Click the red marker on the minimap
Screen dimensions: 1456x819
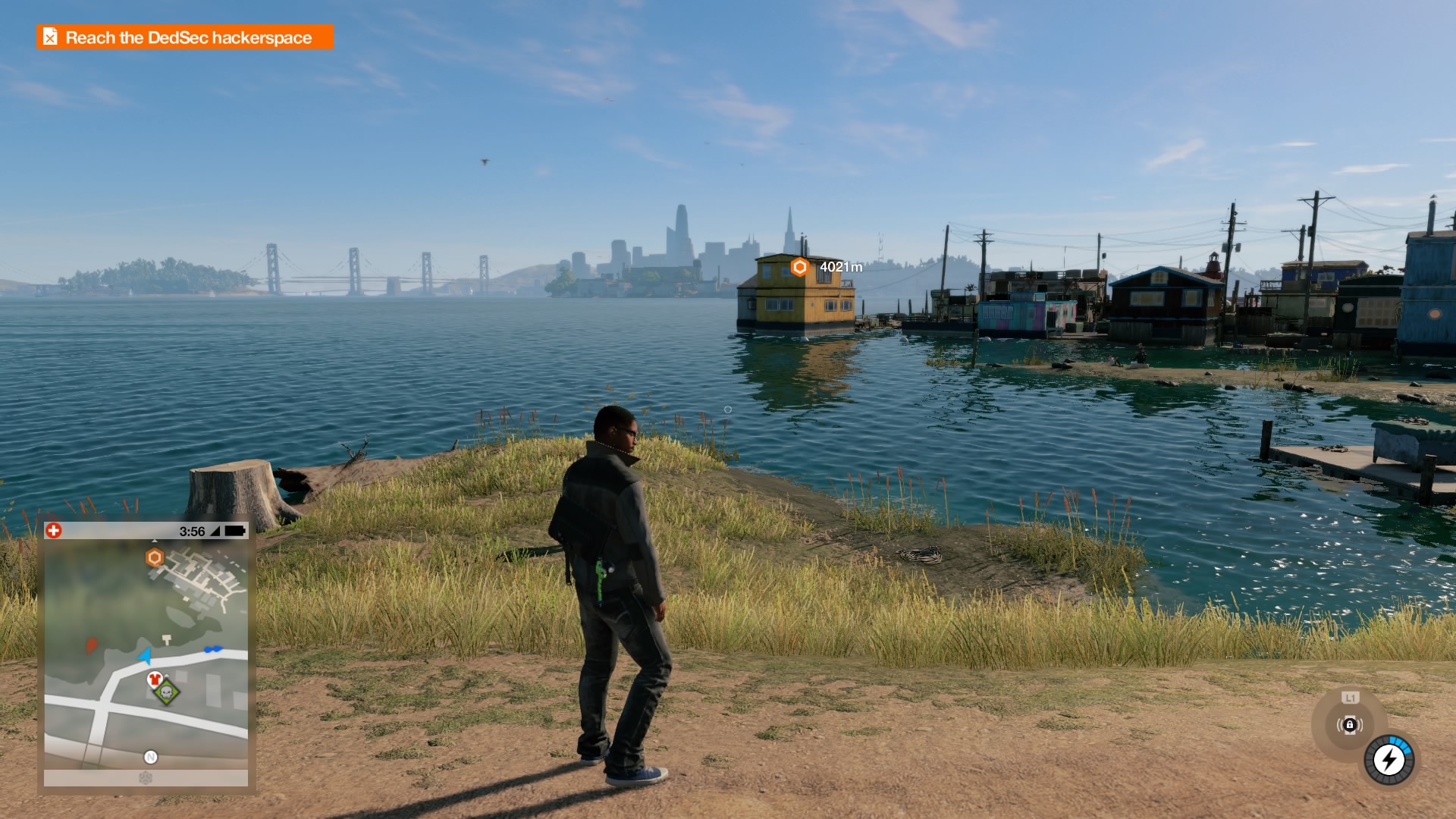tap(92, 645)
